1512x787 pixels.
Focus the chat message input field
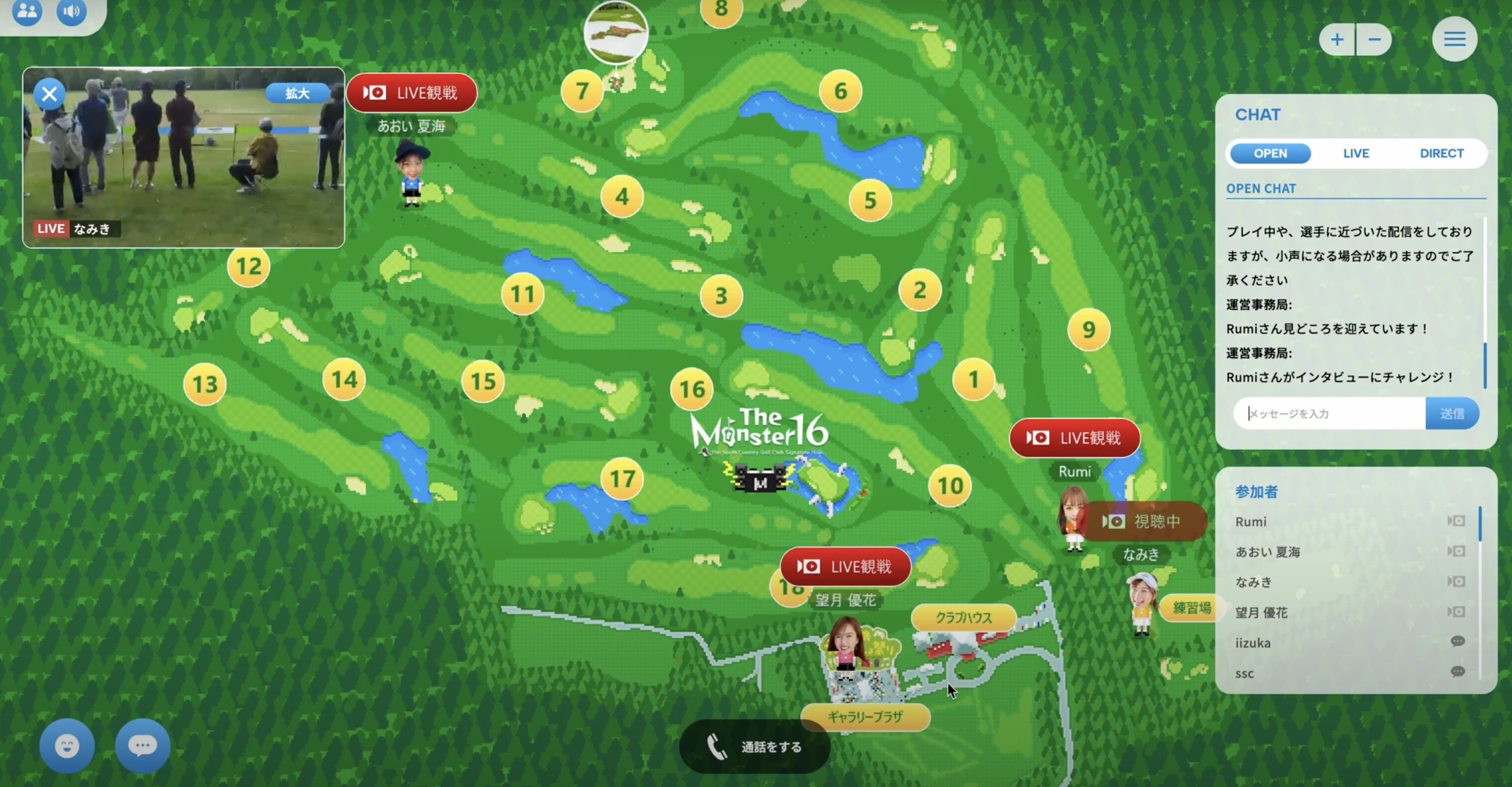[x=1329, y=414]
